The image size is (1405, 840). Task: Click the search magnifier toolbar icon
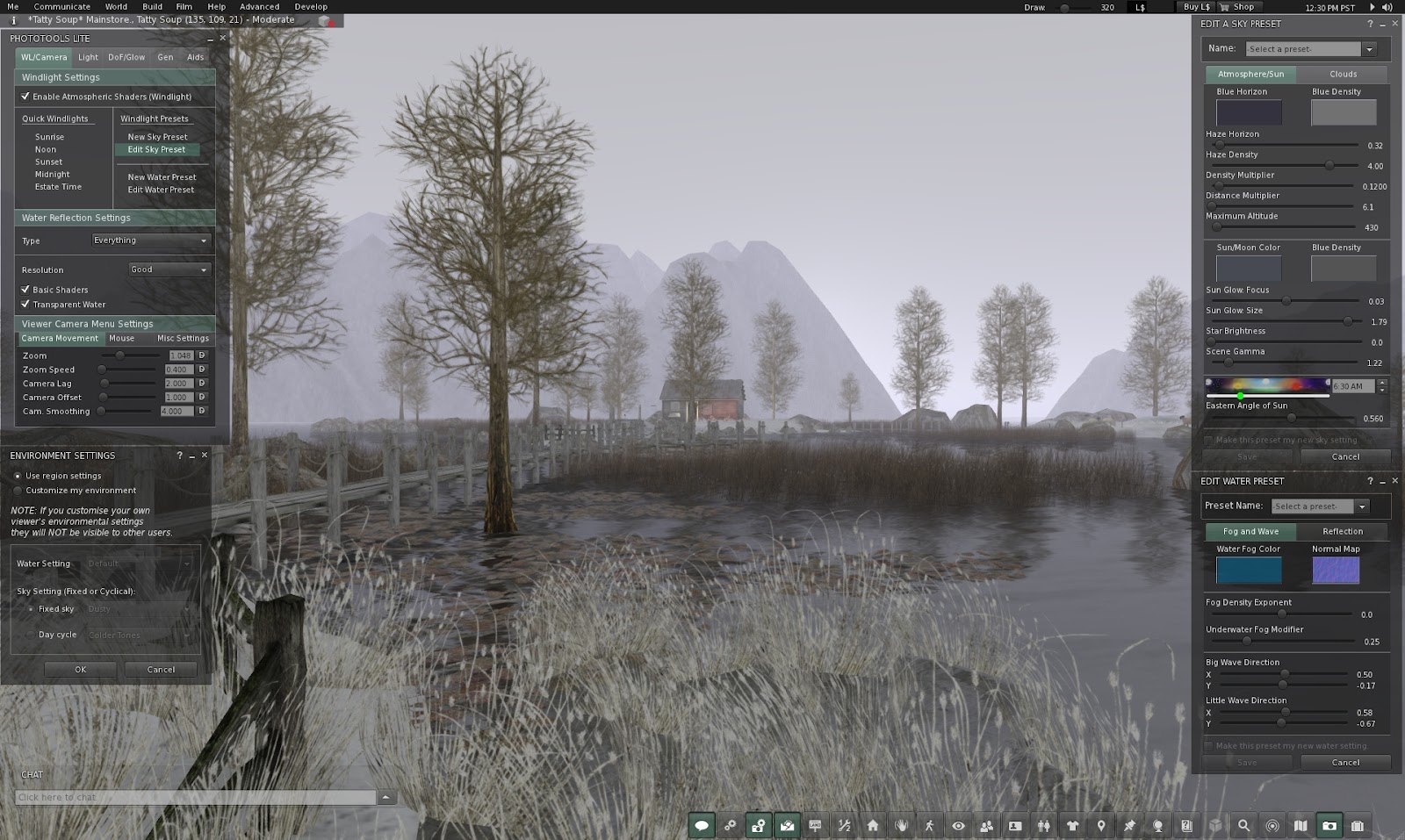pyautogui.click(x=1244, y=825)
